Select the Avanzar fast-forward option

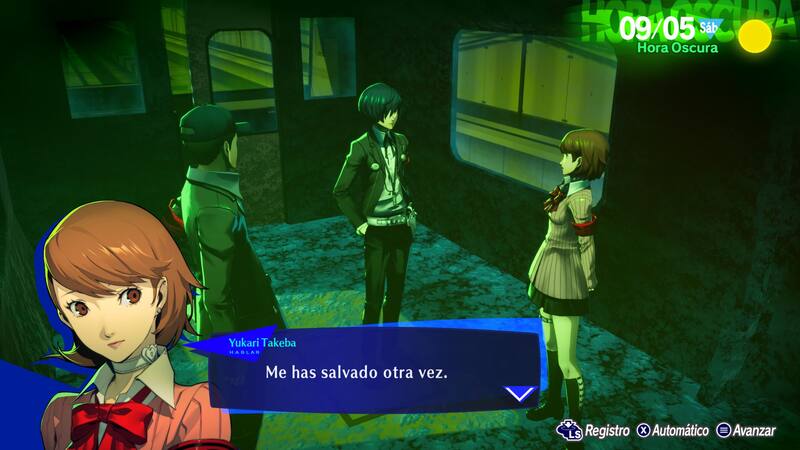[745, 430]
